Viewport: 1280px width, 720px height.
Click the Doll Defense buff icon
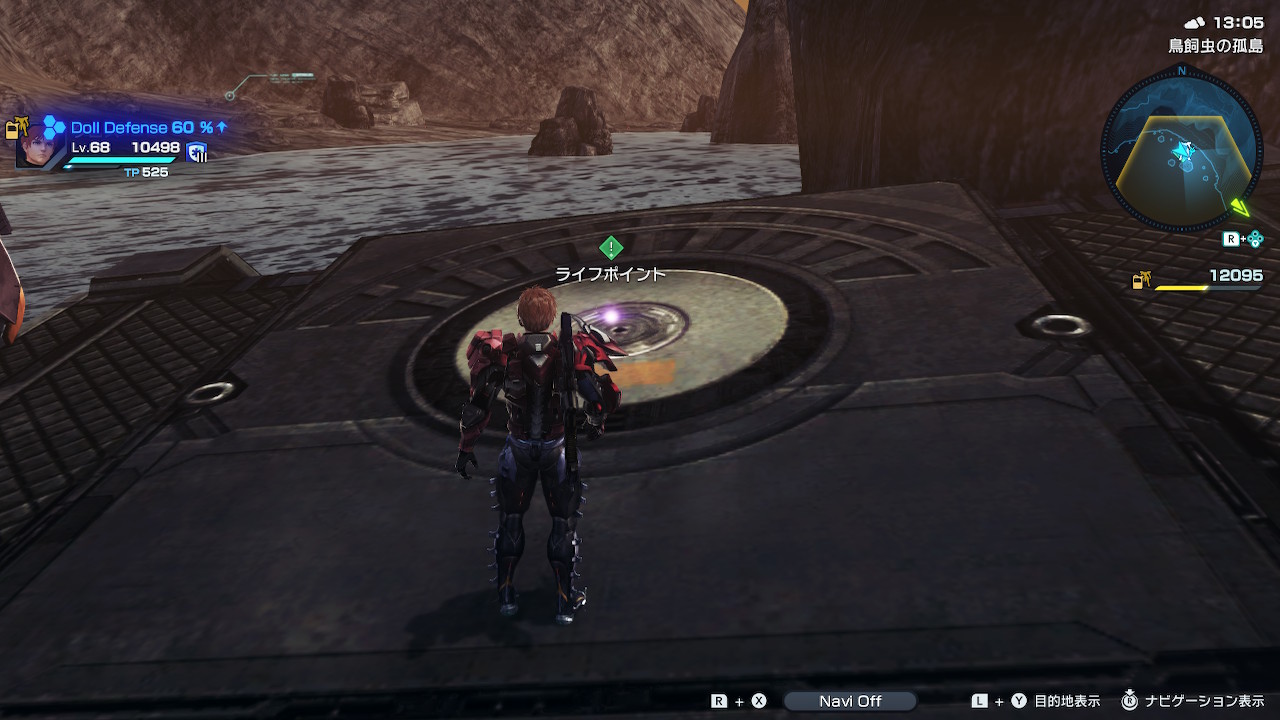click(x=54, y=127)
